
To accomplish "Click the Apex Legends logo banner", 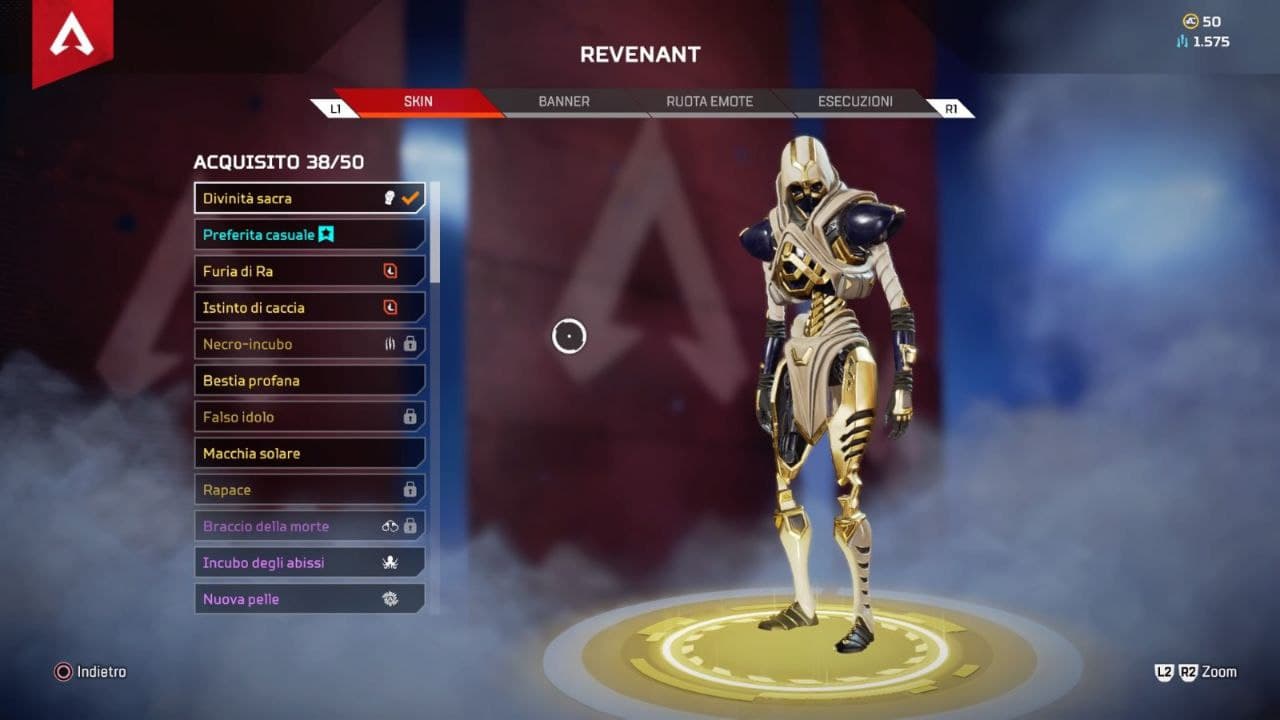I will [71, 38].
